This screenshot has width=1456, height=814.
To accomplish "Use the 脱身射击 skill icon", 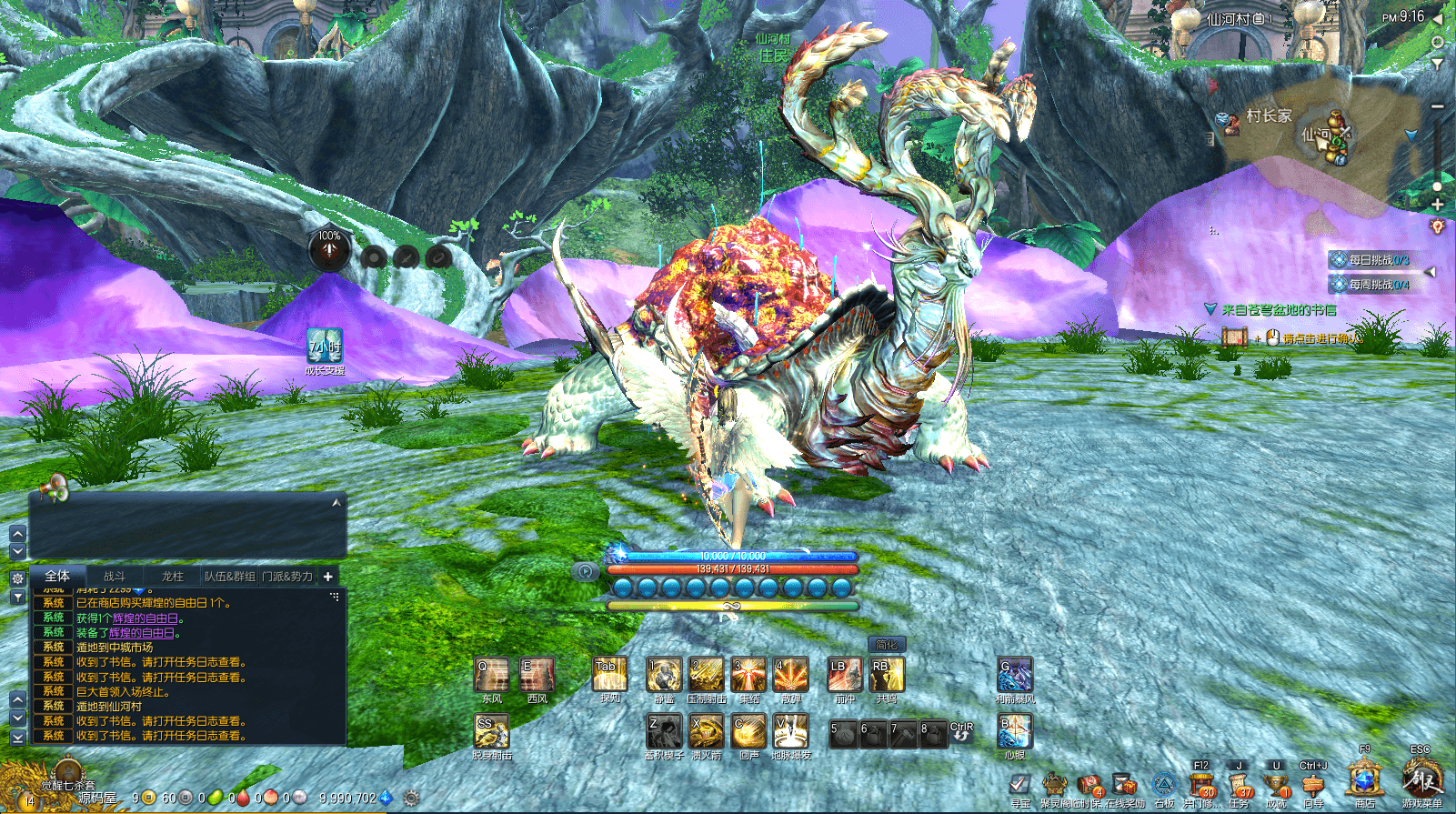I will [491, 732].
